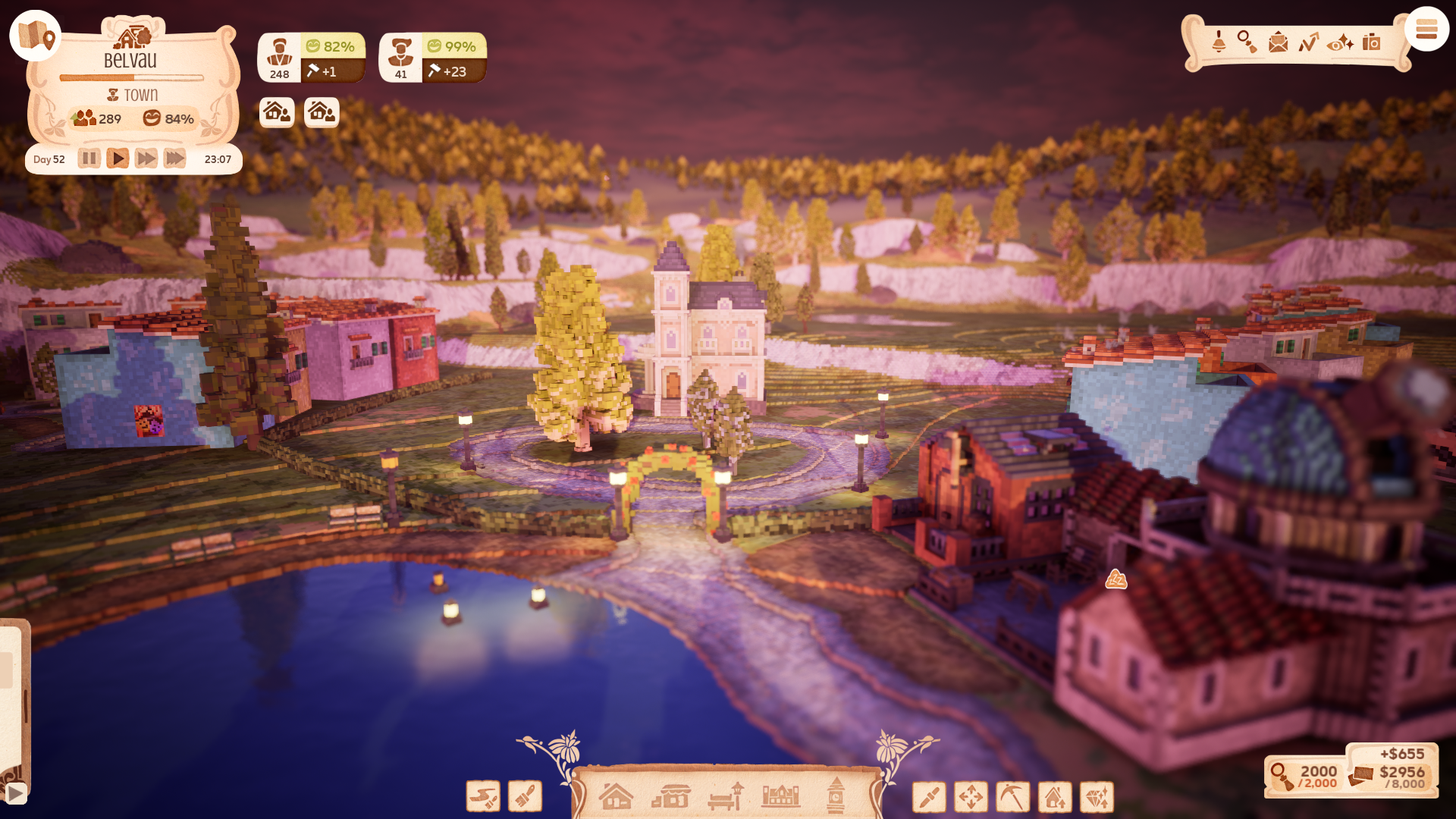
Task: Click the house upgrade tool
Action: [1055, 797]
